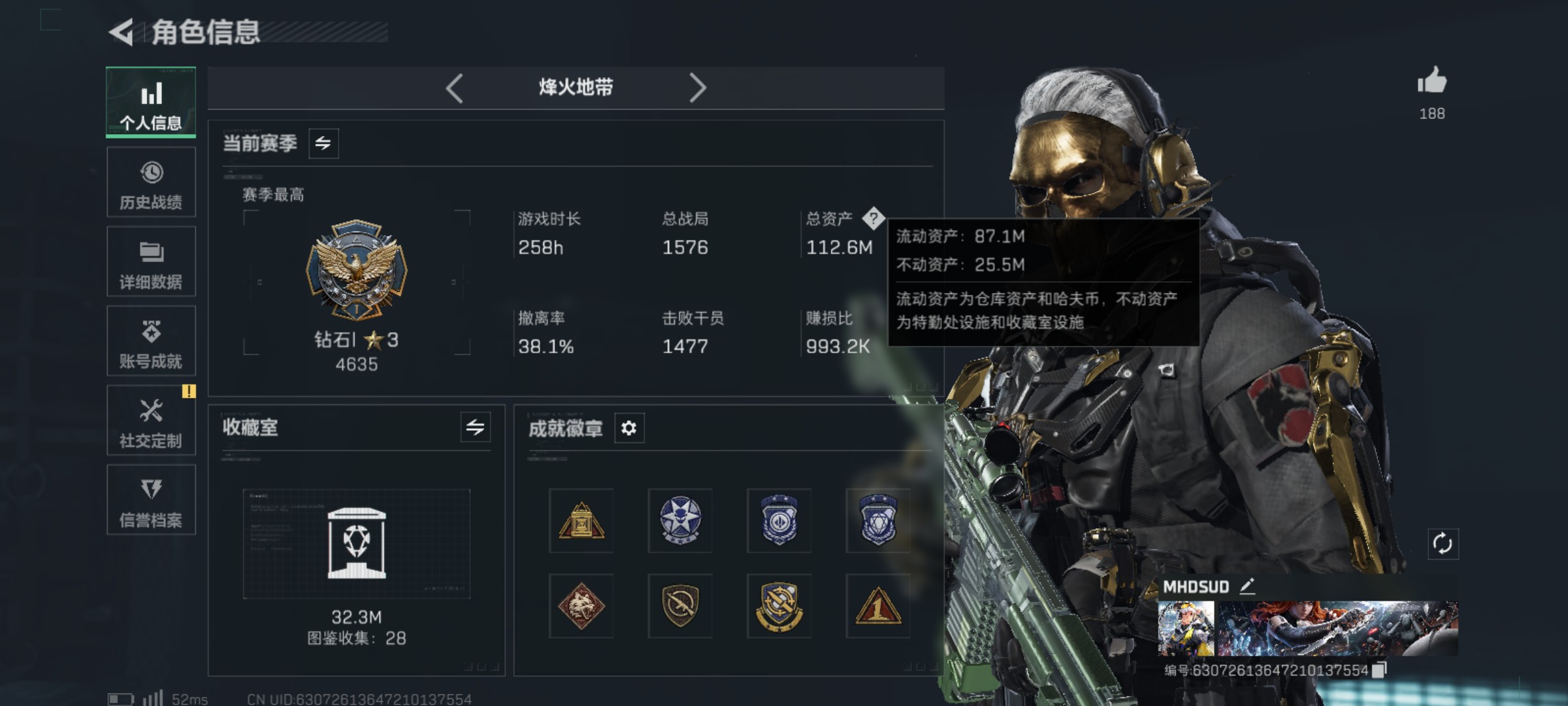Image resolution: width=1568 pixels, height=706 pixels.
Task: Open the 详细数据 detailed data panel
Action: (x=151, y=261)
